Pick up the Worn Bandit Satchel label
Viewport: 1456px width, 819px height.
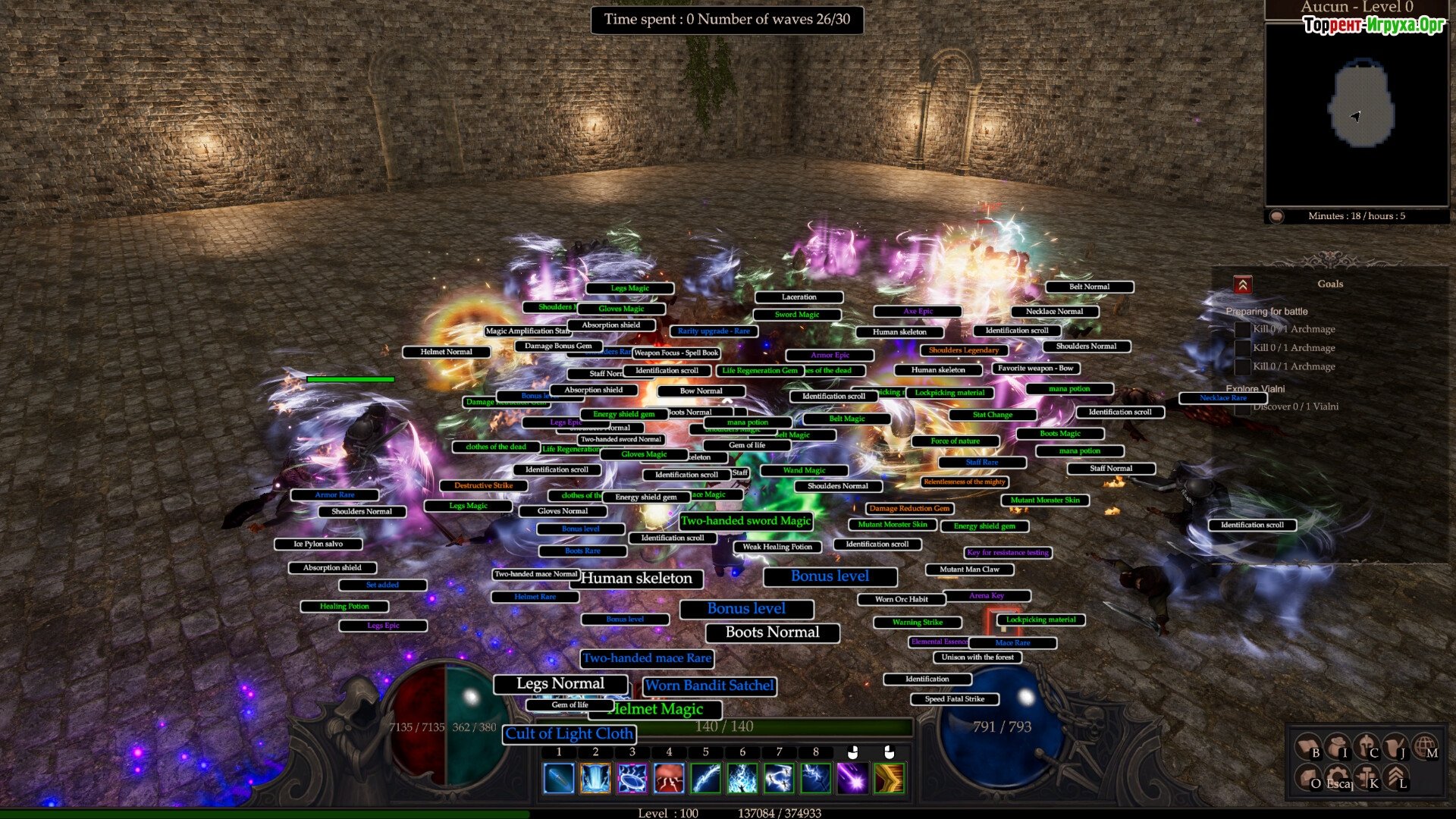click(709, 686)
